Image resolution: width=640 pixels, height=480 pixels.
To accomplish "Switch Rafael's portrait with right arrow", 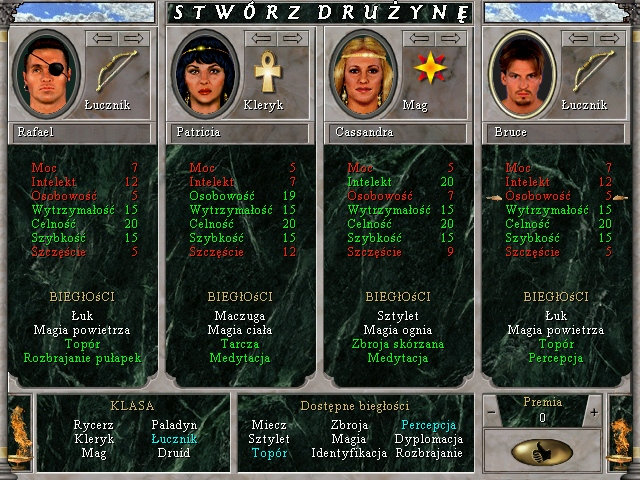I will coord(134,38).
